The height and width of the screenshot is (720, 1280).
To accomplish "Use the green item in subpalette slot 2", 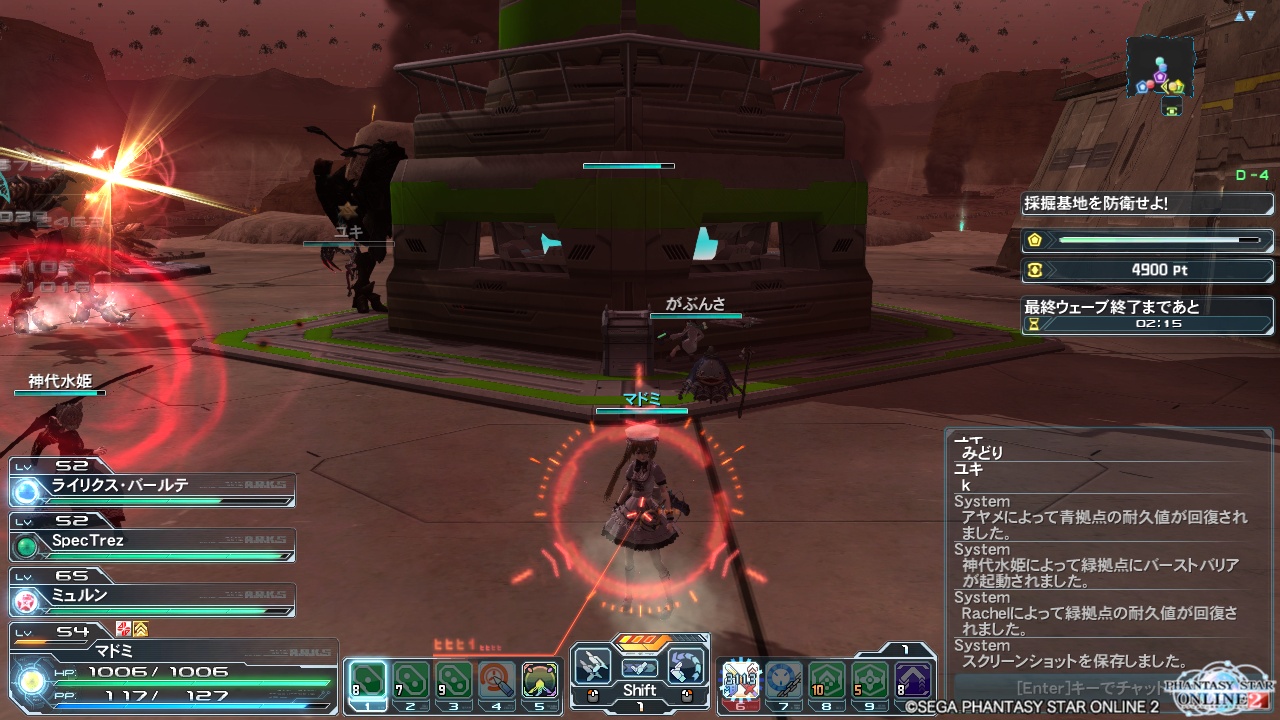I will 409,682.
